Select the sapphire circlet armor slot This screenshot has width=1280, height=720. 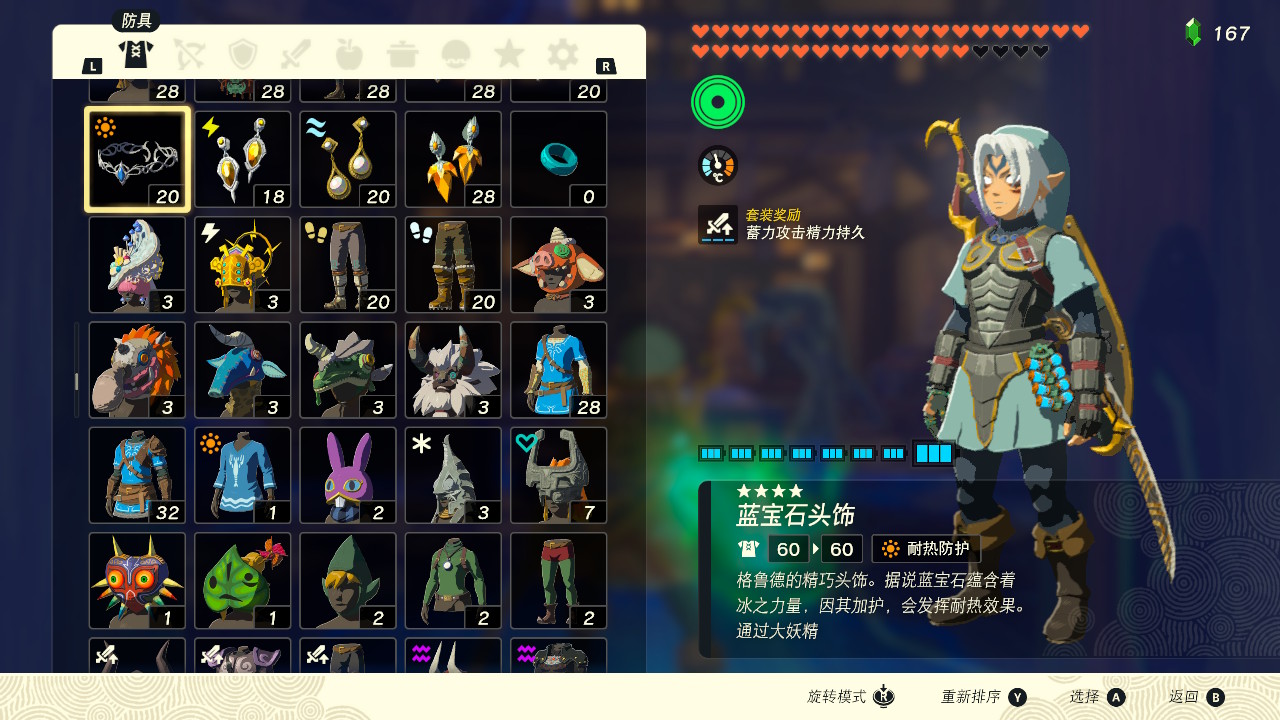[137, 159]
